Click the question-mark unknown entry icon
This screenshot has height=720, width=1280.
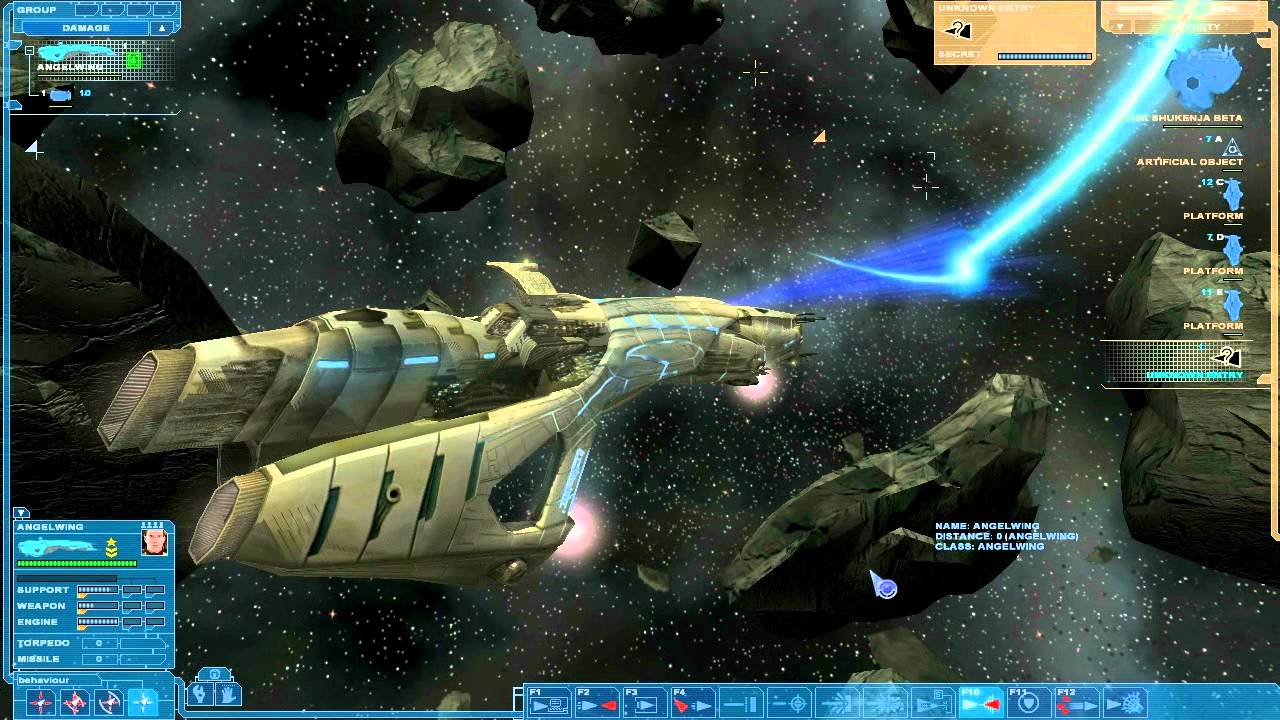pos(958,29)
